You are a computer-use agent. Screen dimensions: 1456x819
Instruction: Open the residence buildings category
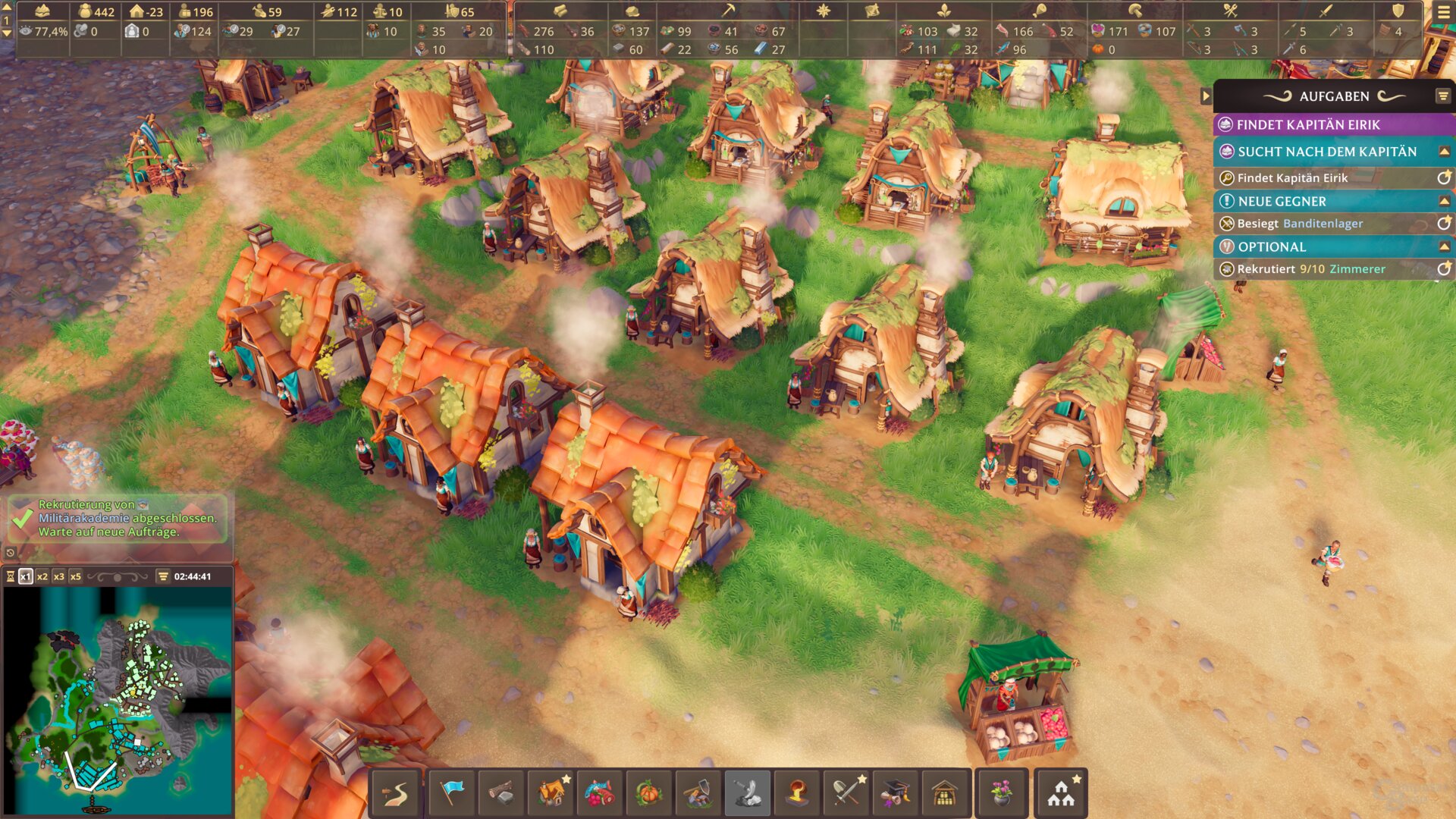tap(553, 793)
